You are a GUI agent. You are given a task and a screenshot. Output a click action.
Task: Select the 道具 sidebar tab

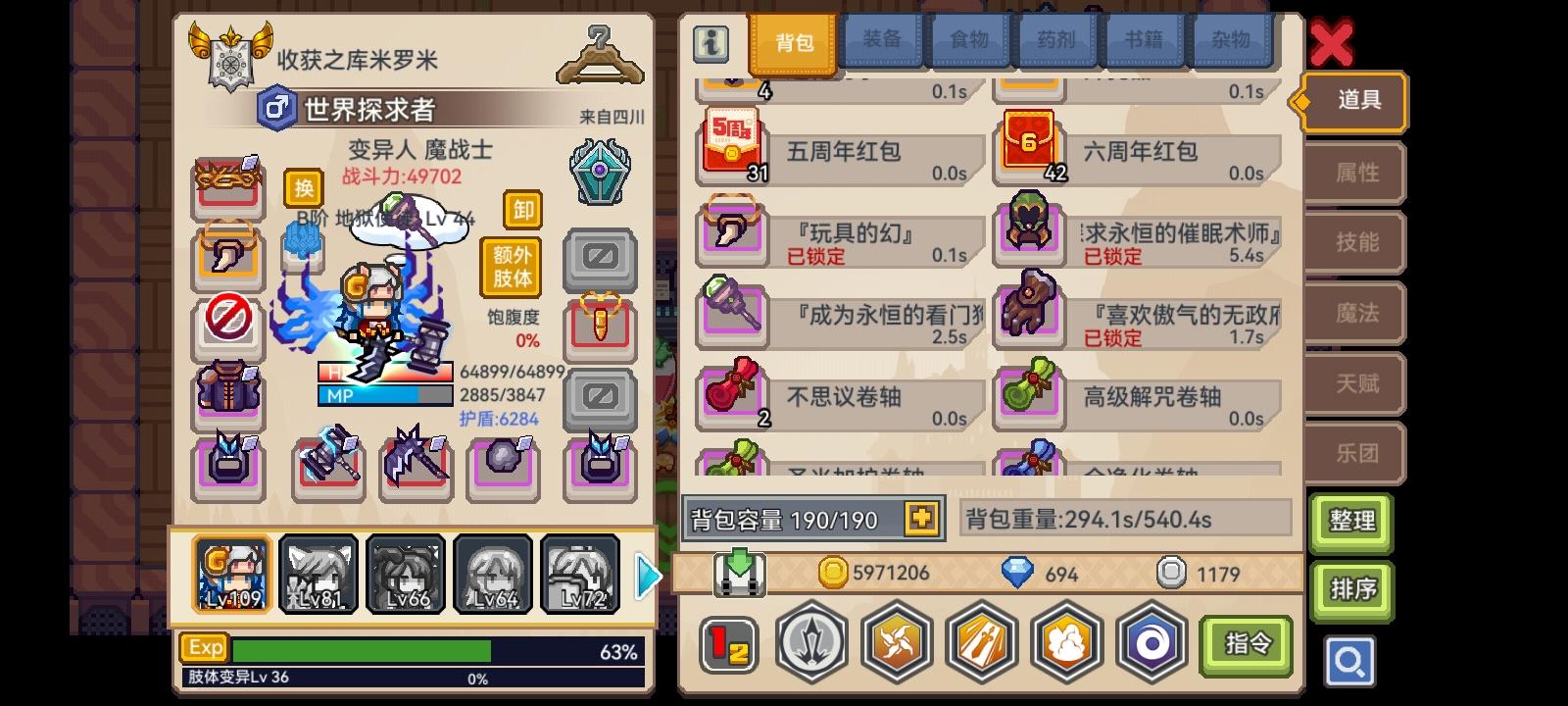pyautogui.click(x=1354, y=102)
